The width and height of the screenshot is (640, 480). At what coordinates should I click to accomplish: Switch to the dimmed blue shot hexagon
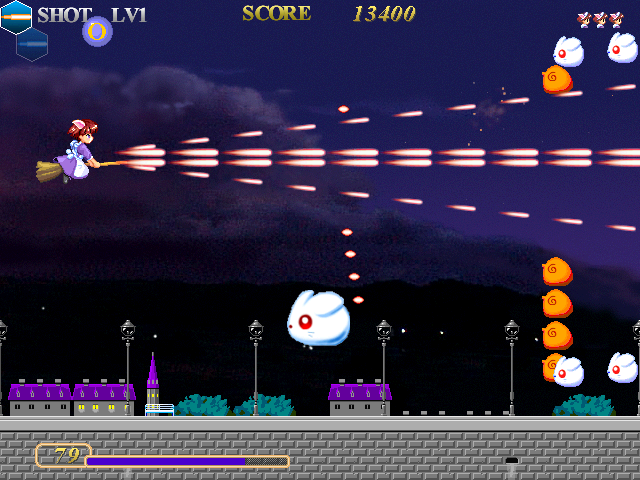pyautogui.click(x=32, y=44)
